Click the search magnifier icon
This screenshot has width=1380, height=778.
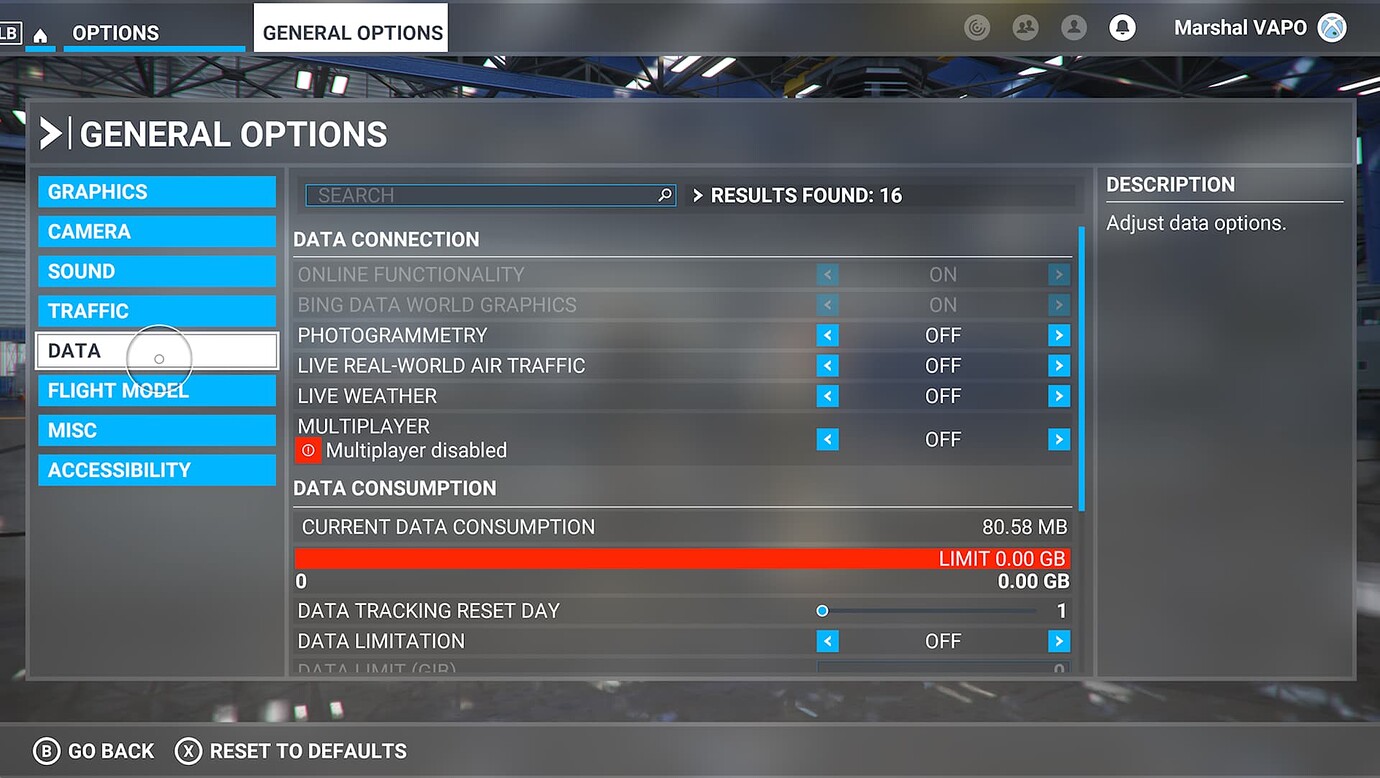(664, 195)
